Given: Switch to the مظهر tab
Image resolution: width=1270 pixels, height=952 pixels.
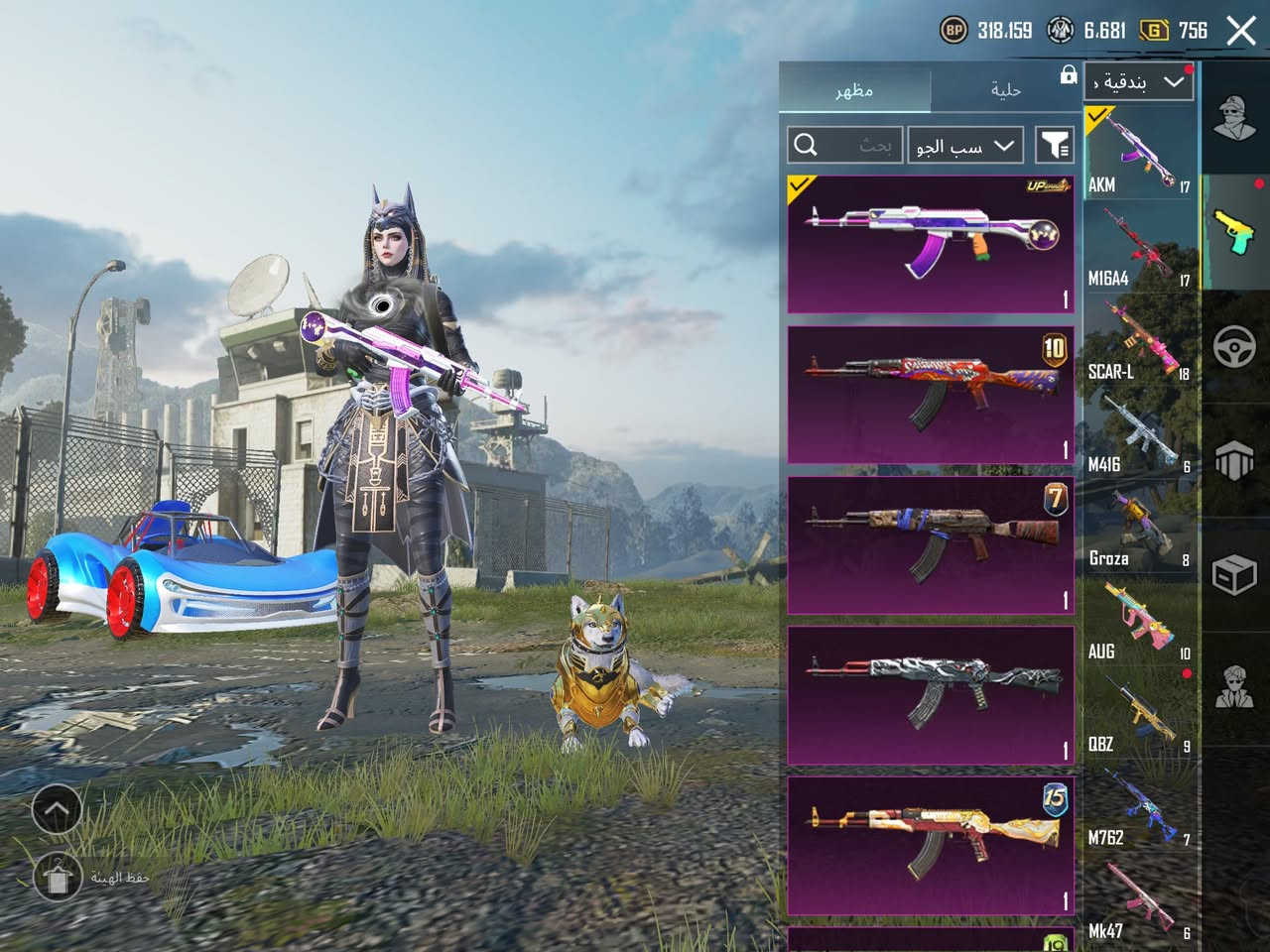Looking at the screenshot, I should pos(854,90).
